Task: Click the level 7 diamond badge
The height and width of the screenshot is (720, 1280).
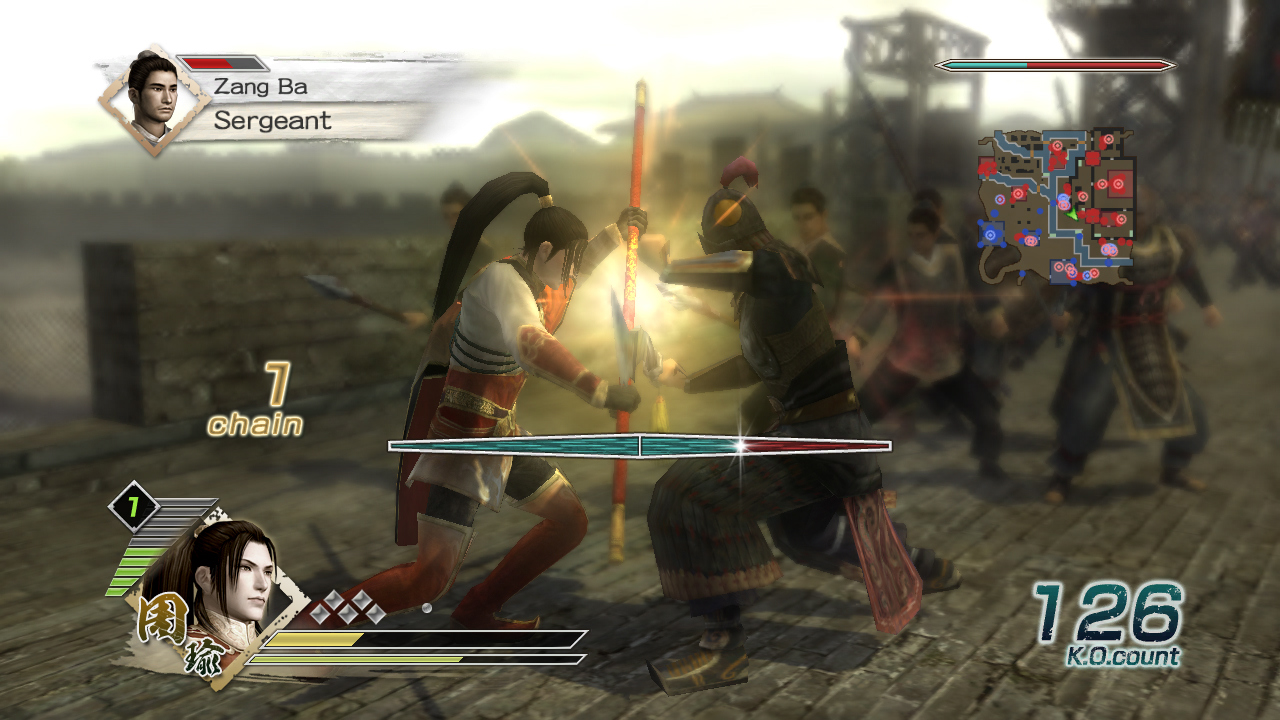Action: [130, 508]
